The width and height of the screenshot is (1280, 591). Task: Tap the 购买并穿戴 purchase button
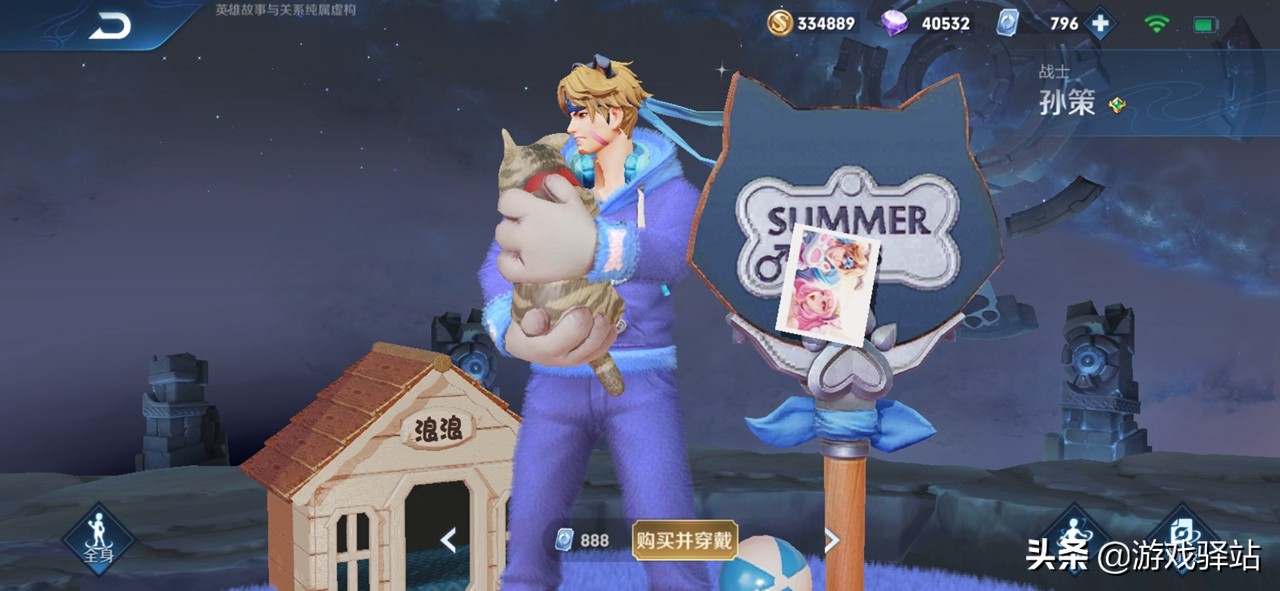pyautogui.click(x=685, y=540)
